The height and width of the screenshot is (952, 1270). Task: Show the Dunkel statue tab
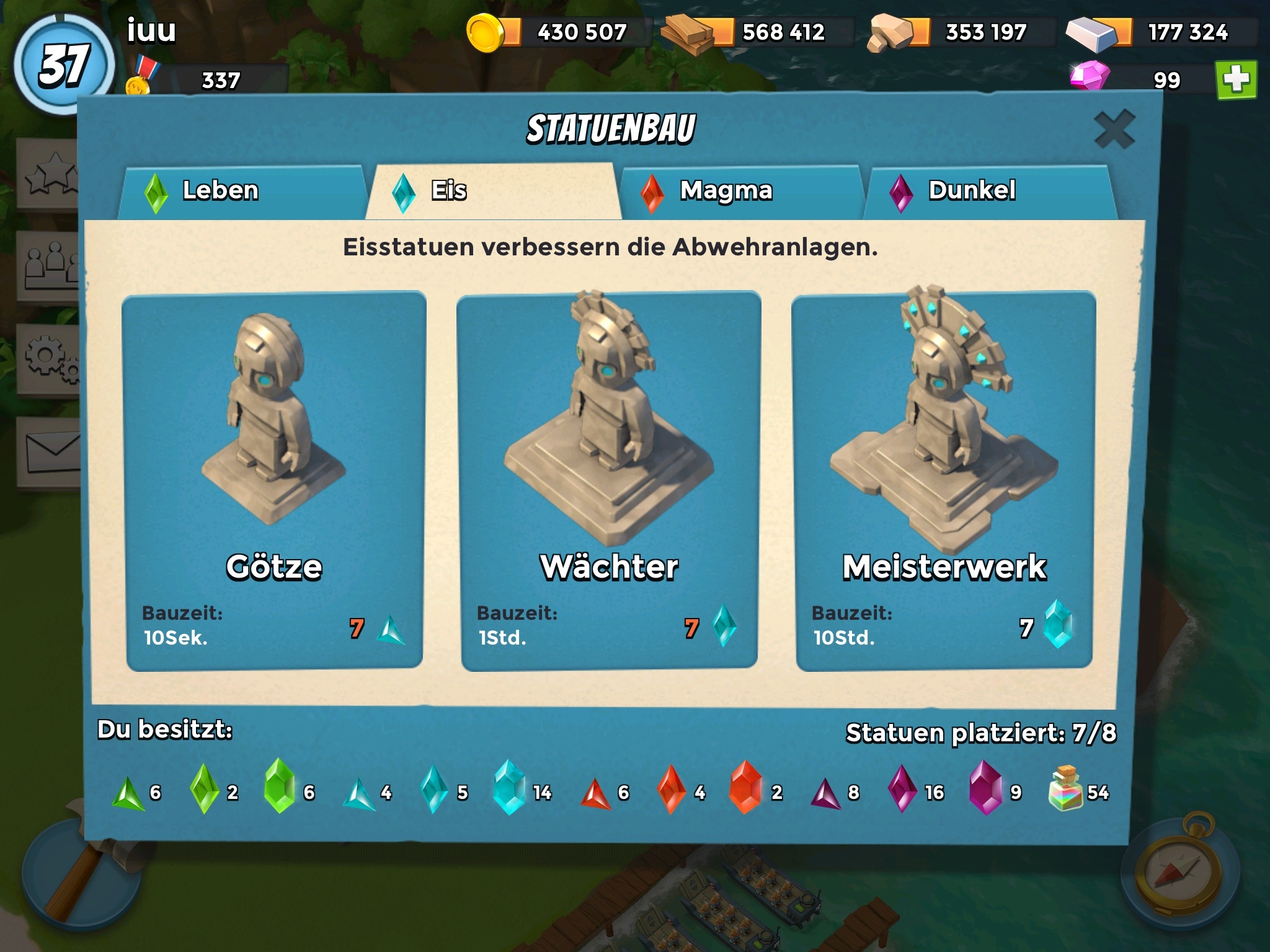[x=988, y=191]
